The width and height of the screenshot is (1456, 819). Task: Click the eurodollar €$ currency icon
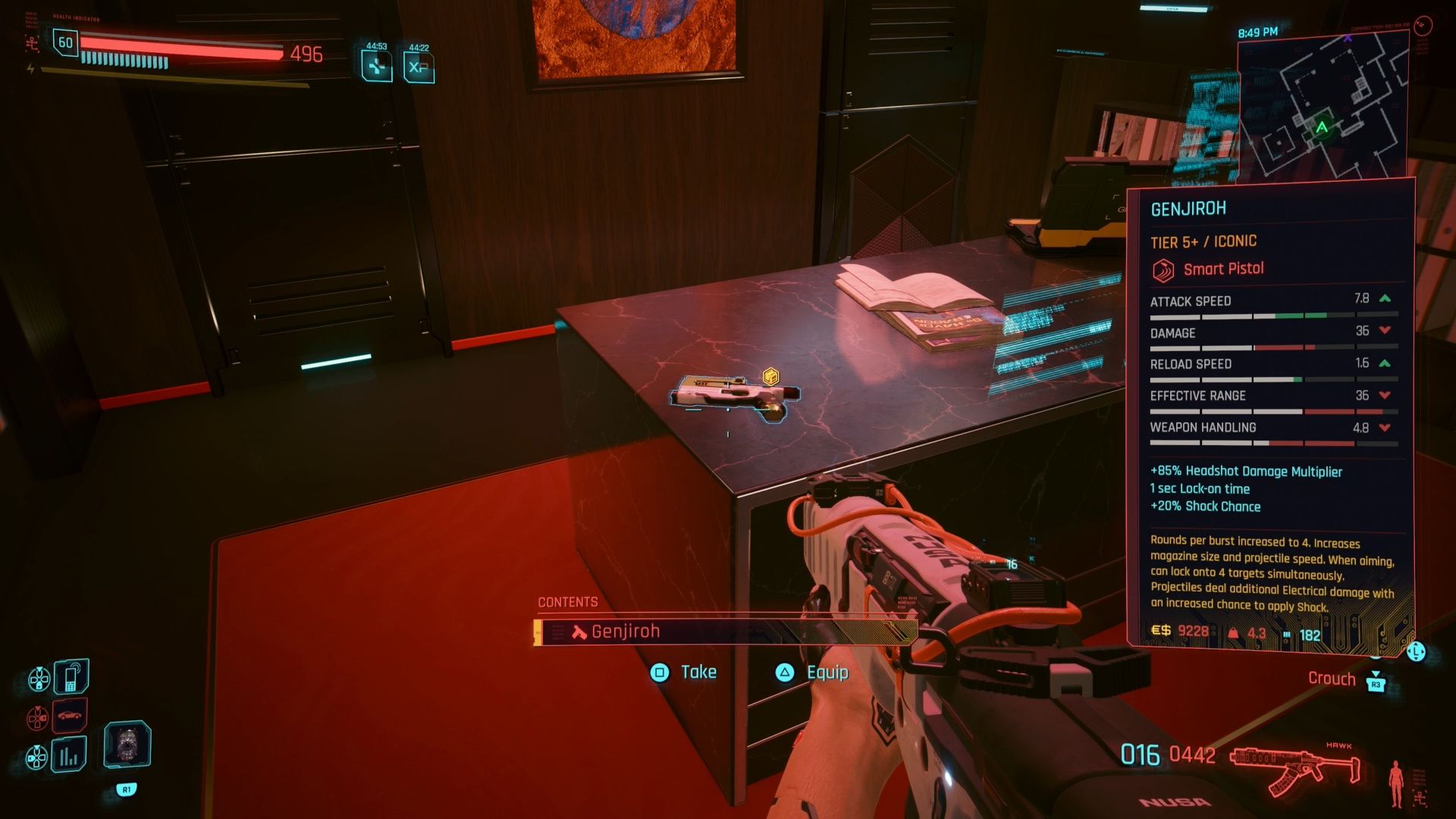pos(1161,630)
